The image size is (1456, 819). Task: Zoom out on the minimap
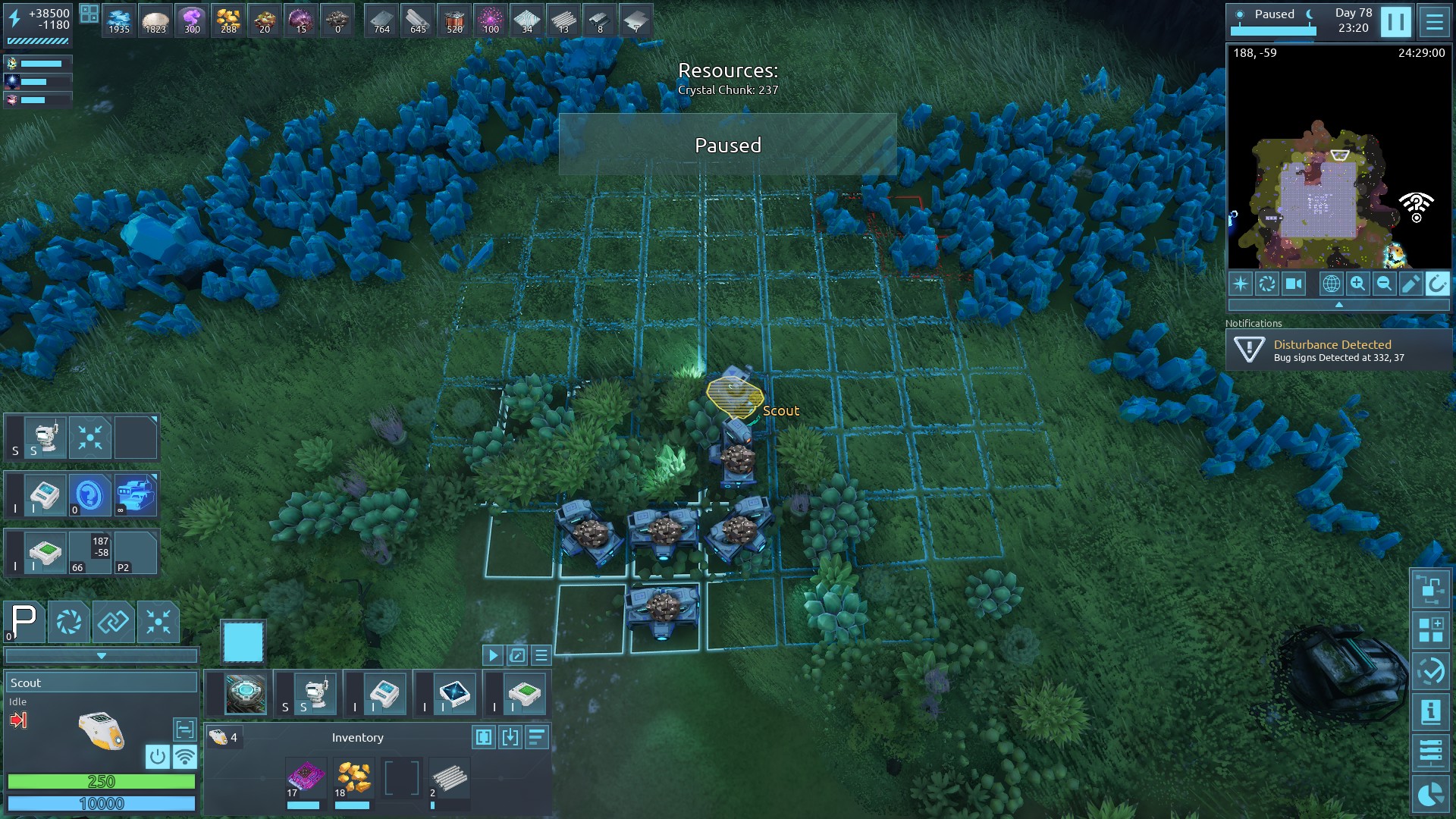click(x=1384, y=284)
